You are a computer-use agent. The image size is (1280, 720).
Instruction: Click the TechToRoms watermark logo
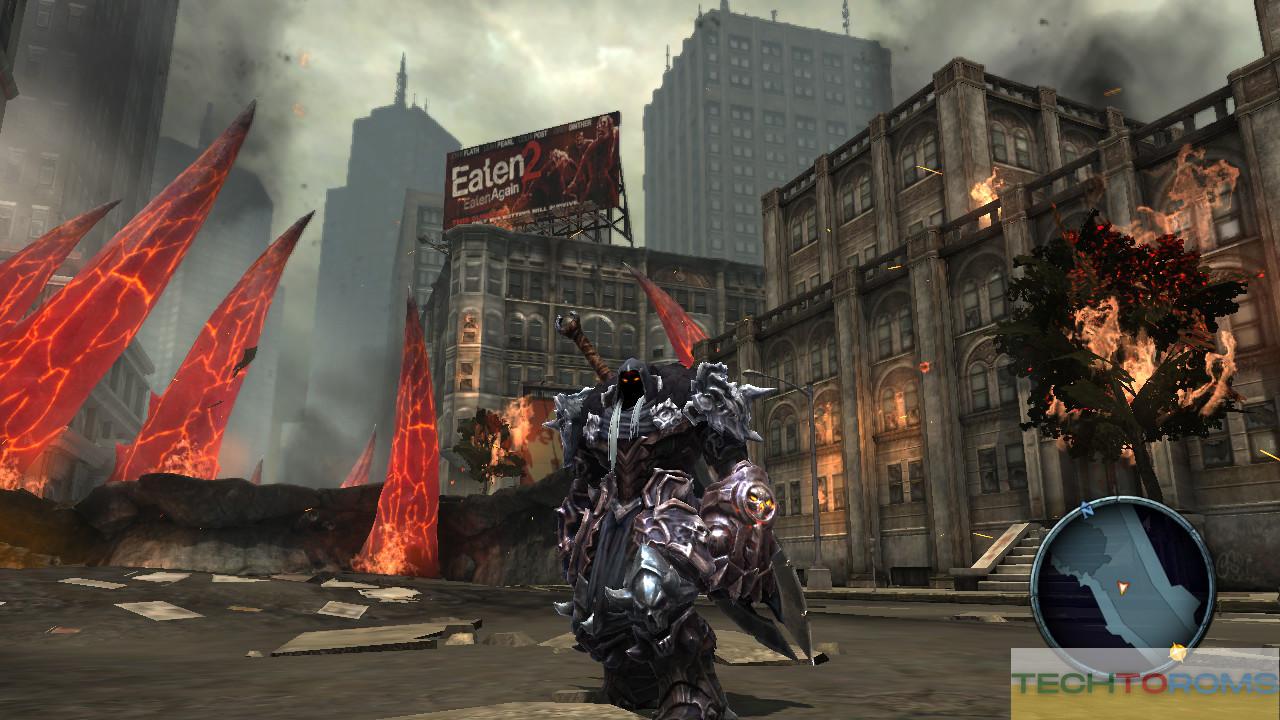(1144, 684)
